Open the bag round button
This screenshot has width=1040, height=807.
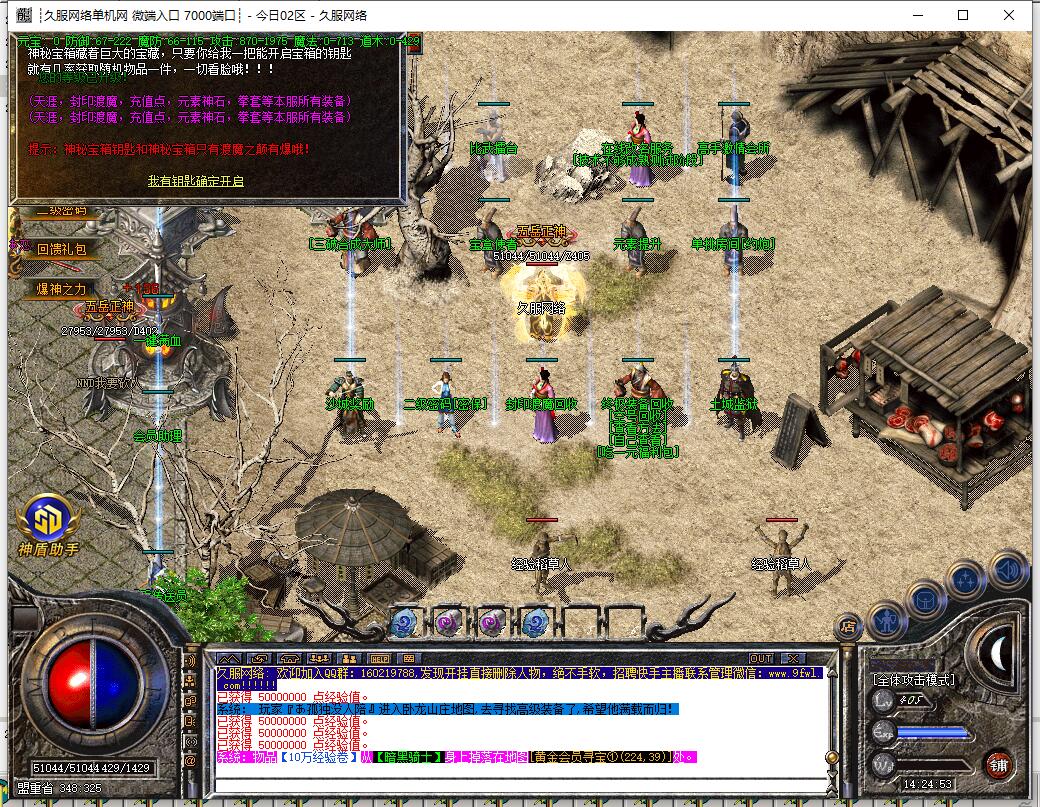(926, 599)
